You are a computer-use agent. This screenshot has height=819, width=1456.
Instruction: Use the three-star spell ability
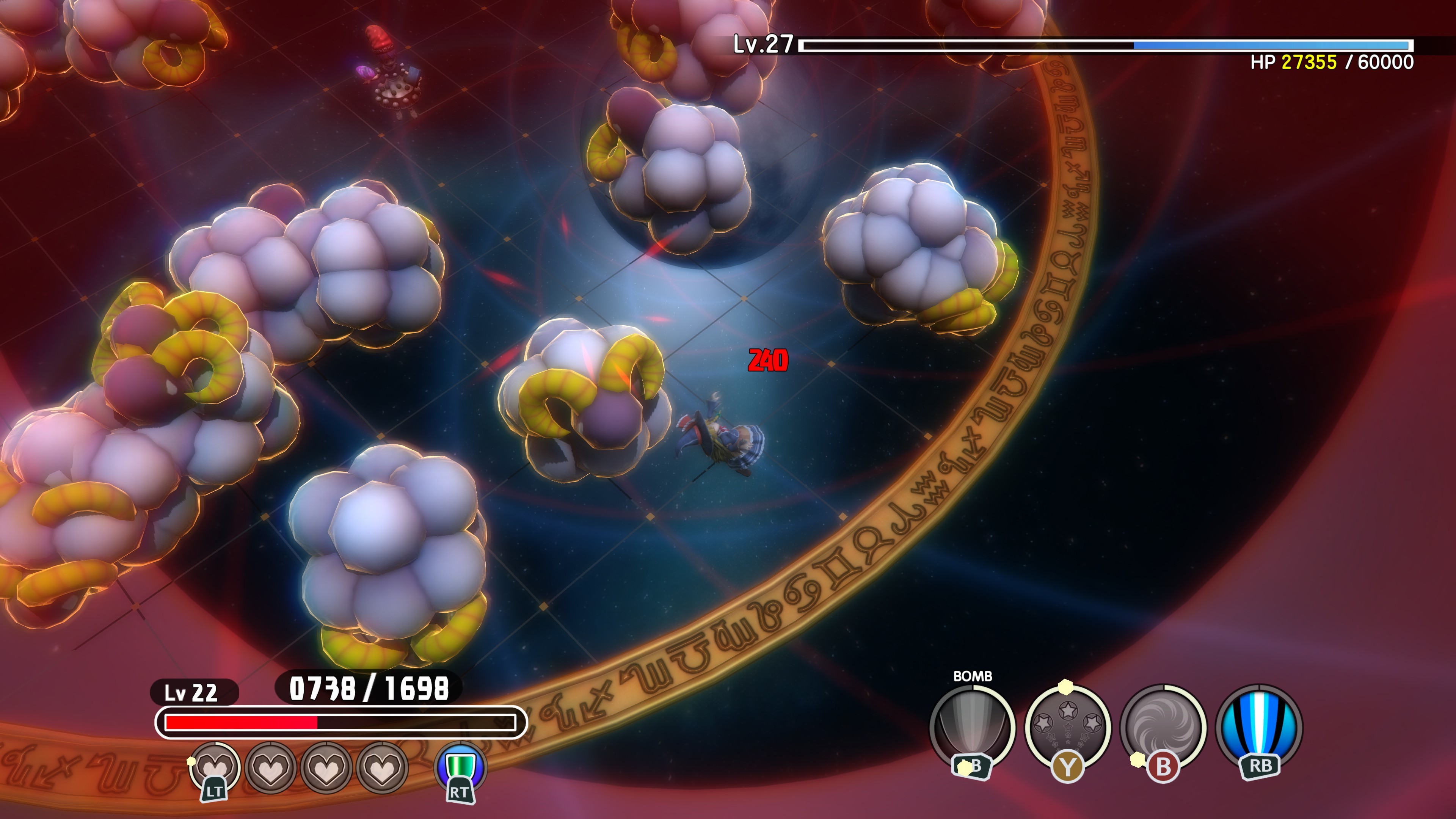pyautogui.click(x=1068, y=726)
